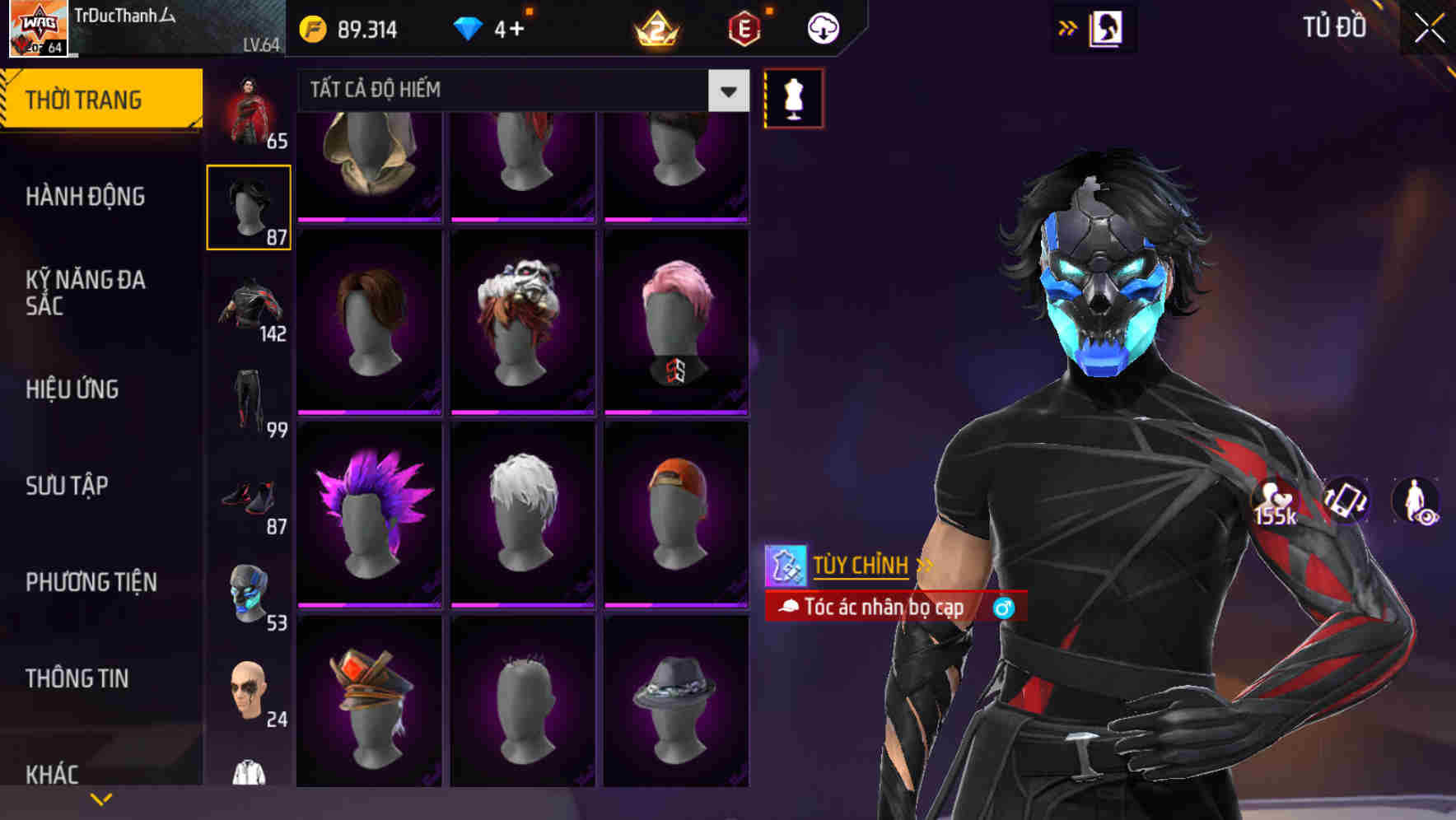1456x820 pixels.
Task: Click the male gender symbol on the item banner
Action: tap(1004, 609)
